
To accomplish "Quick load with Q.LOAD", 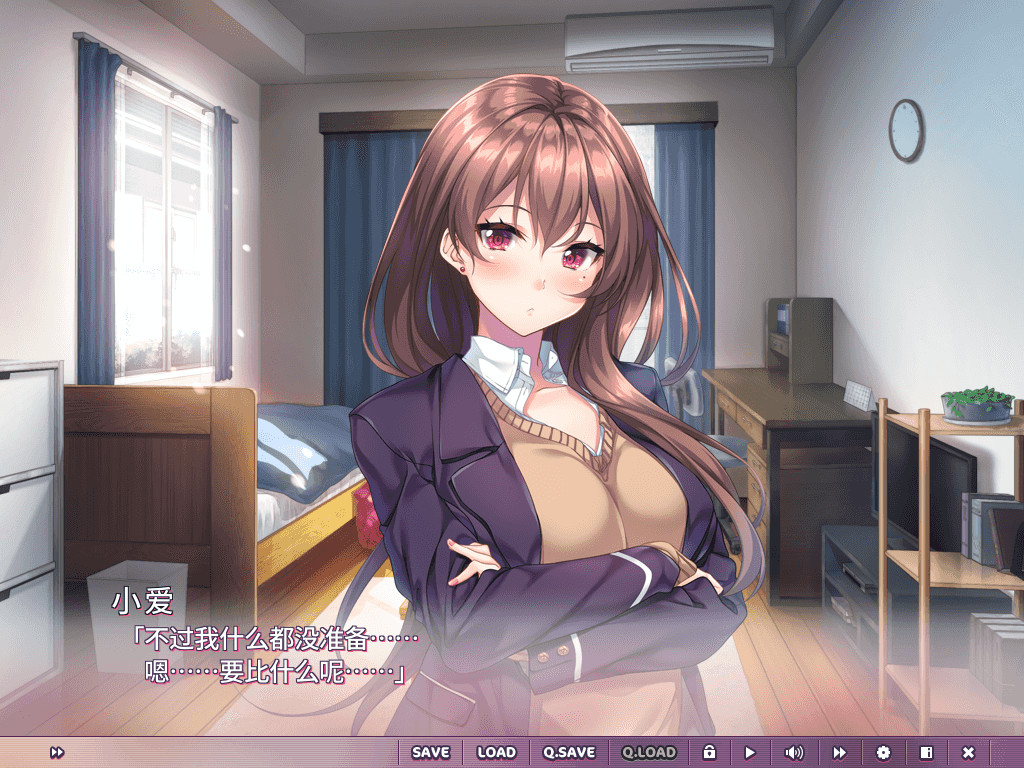I will (649, 752).
